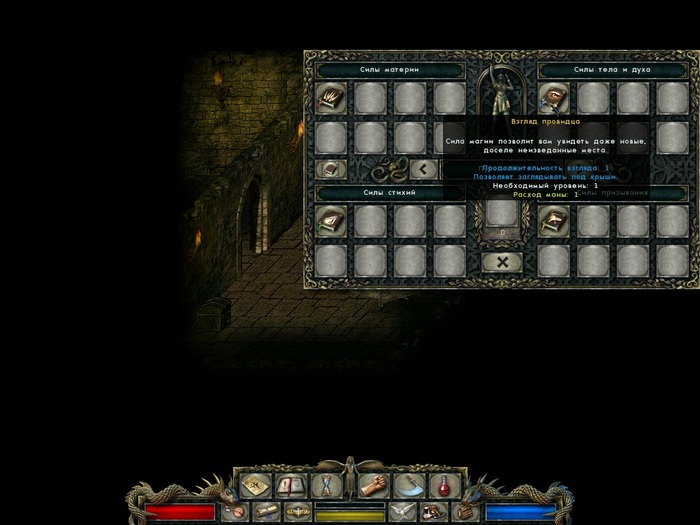This screenshot has width=700, height=525.
Task: Close the spellbook with the X button
Action: click(x=501, y=262)
